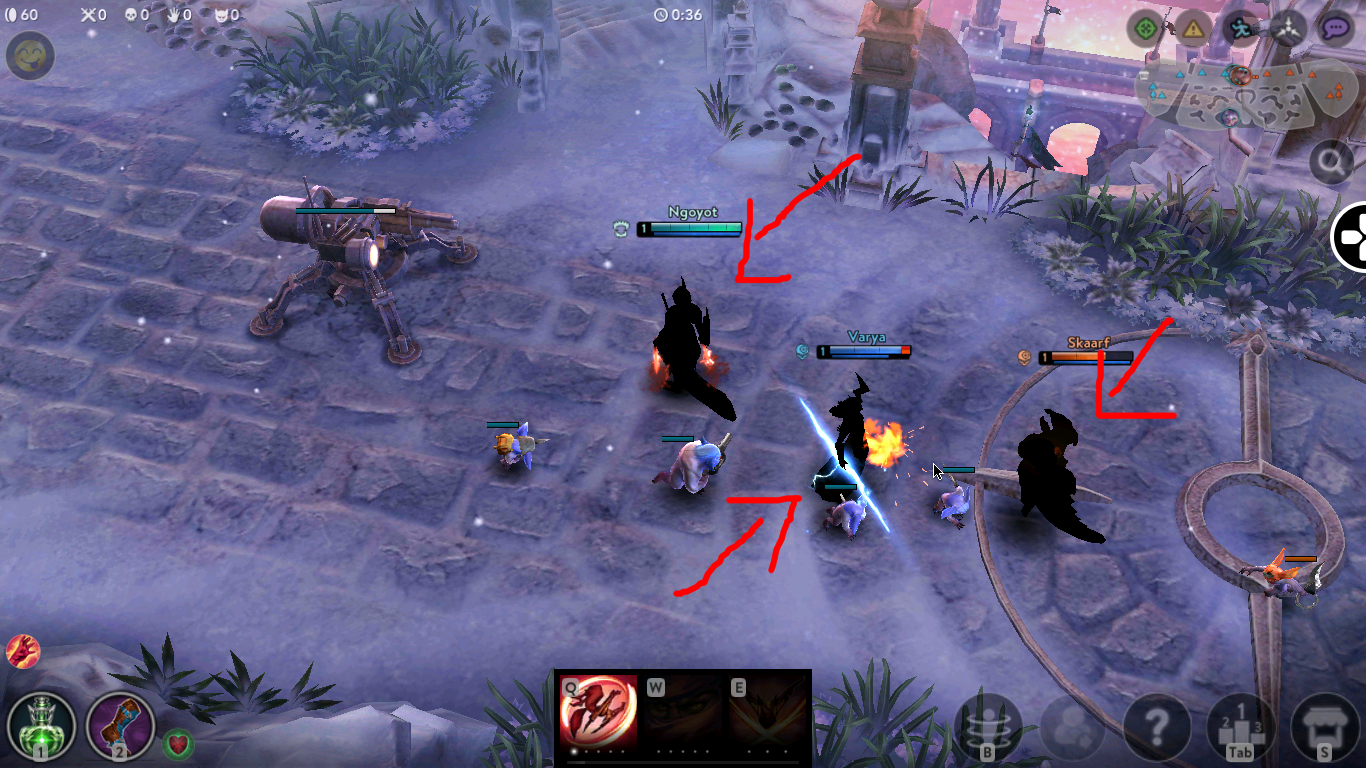The height and width of the screenshot is (768, 1366).
Task: Send the green target ping
Action: (x=1144, y=28)
